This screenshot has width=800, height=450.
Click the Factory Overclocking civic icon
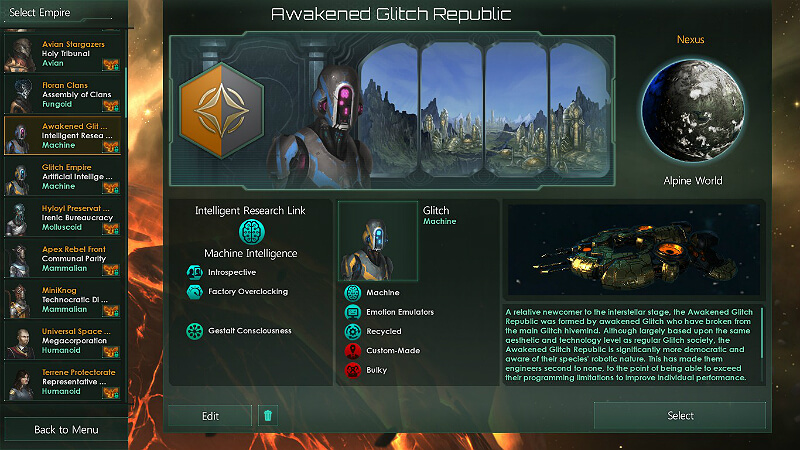(x=195, y=292)
